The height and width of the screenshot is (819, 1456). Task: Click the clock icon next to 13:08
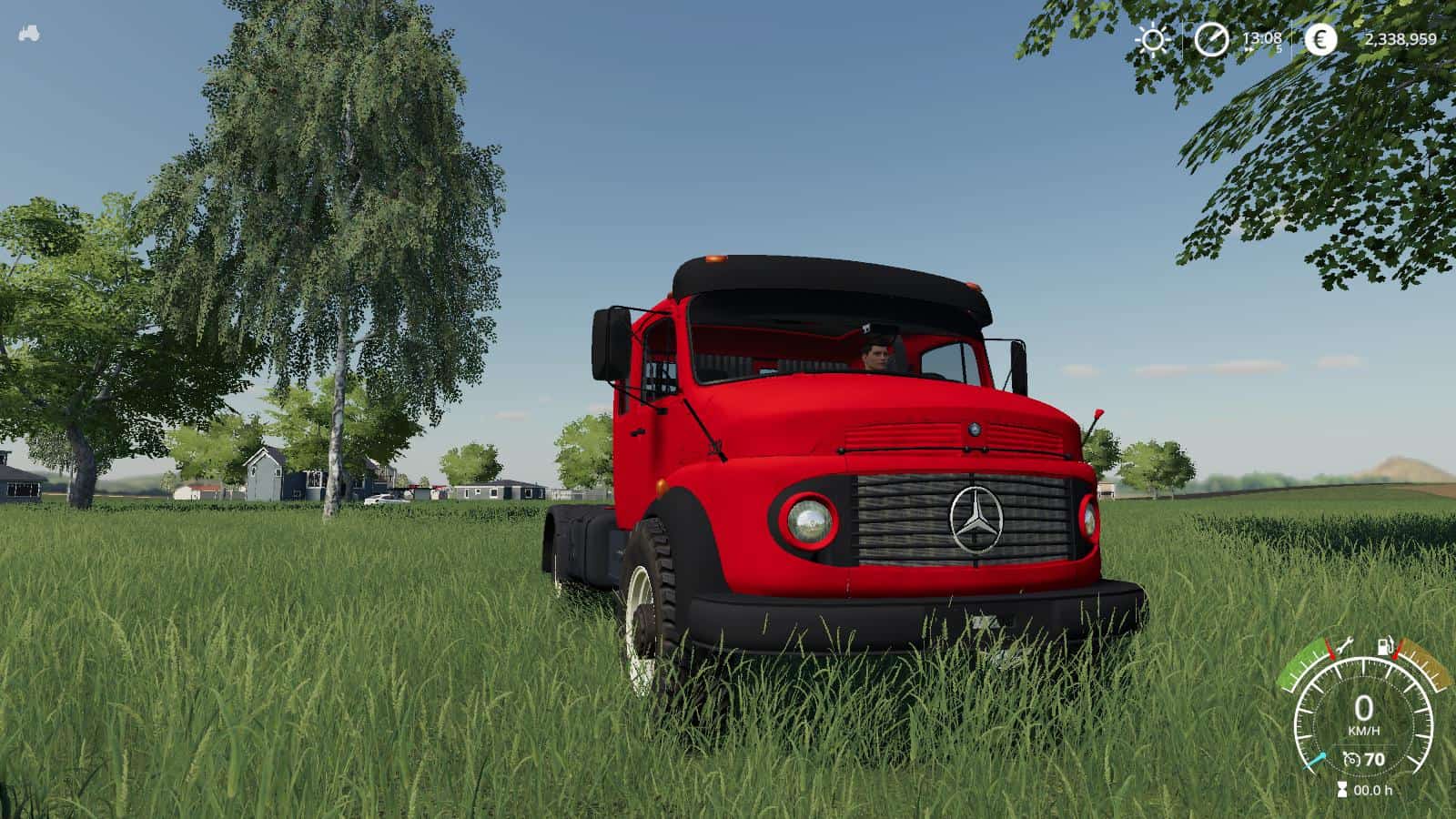point(1211,38)
